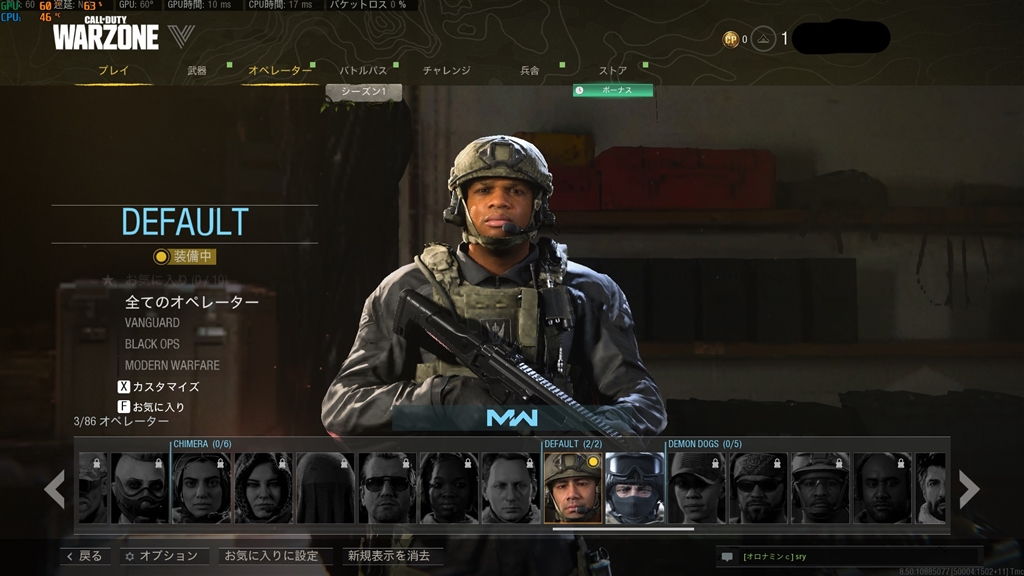This screenshot has width=1024, height=576.
Task: Open the 武器 tab
Action: (197, 71)
